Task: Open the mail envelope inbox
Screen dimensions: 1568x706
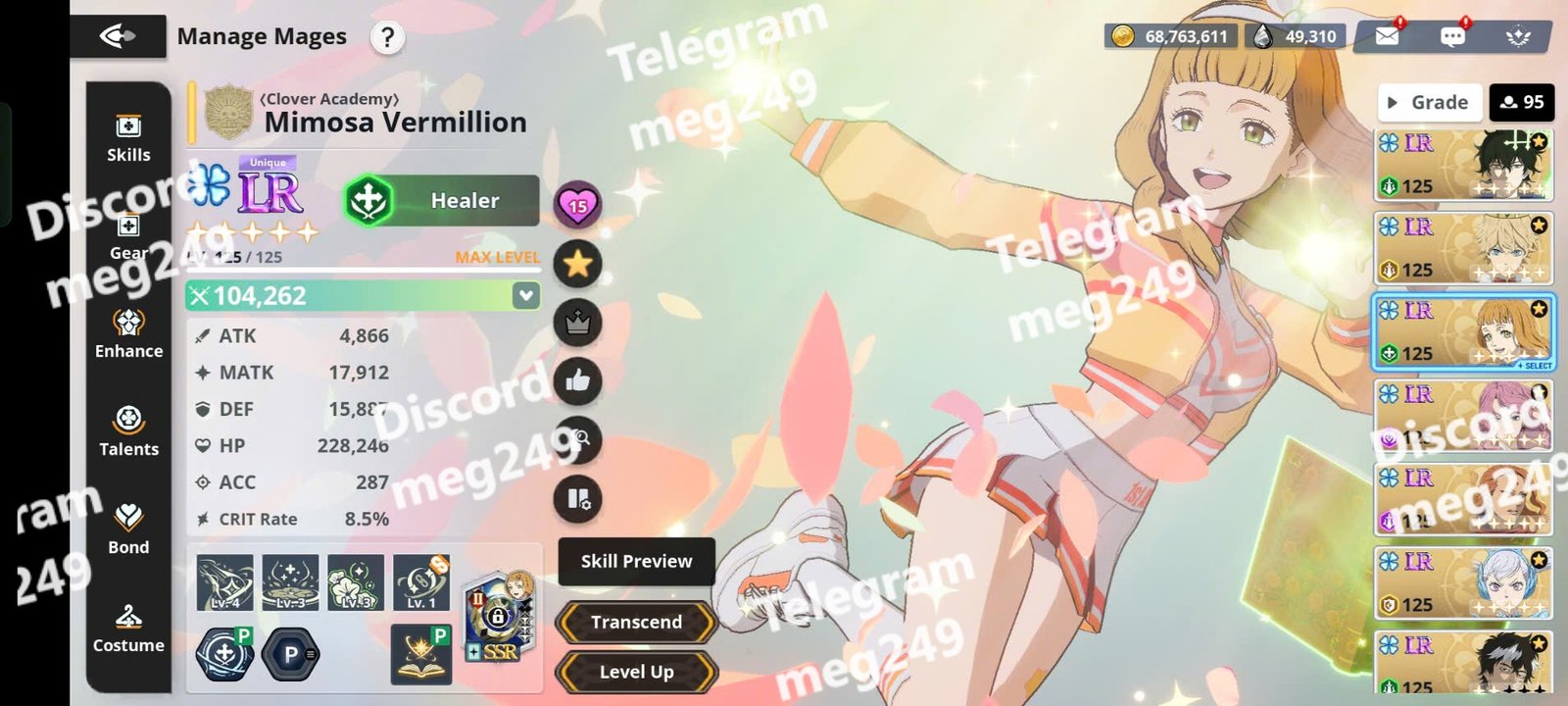Action: (x=1387, y=36)
